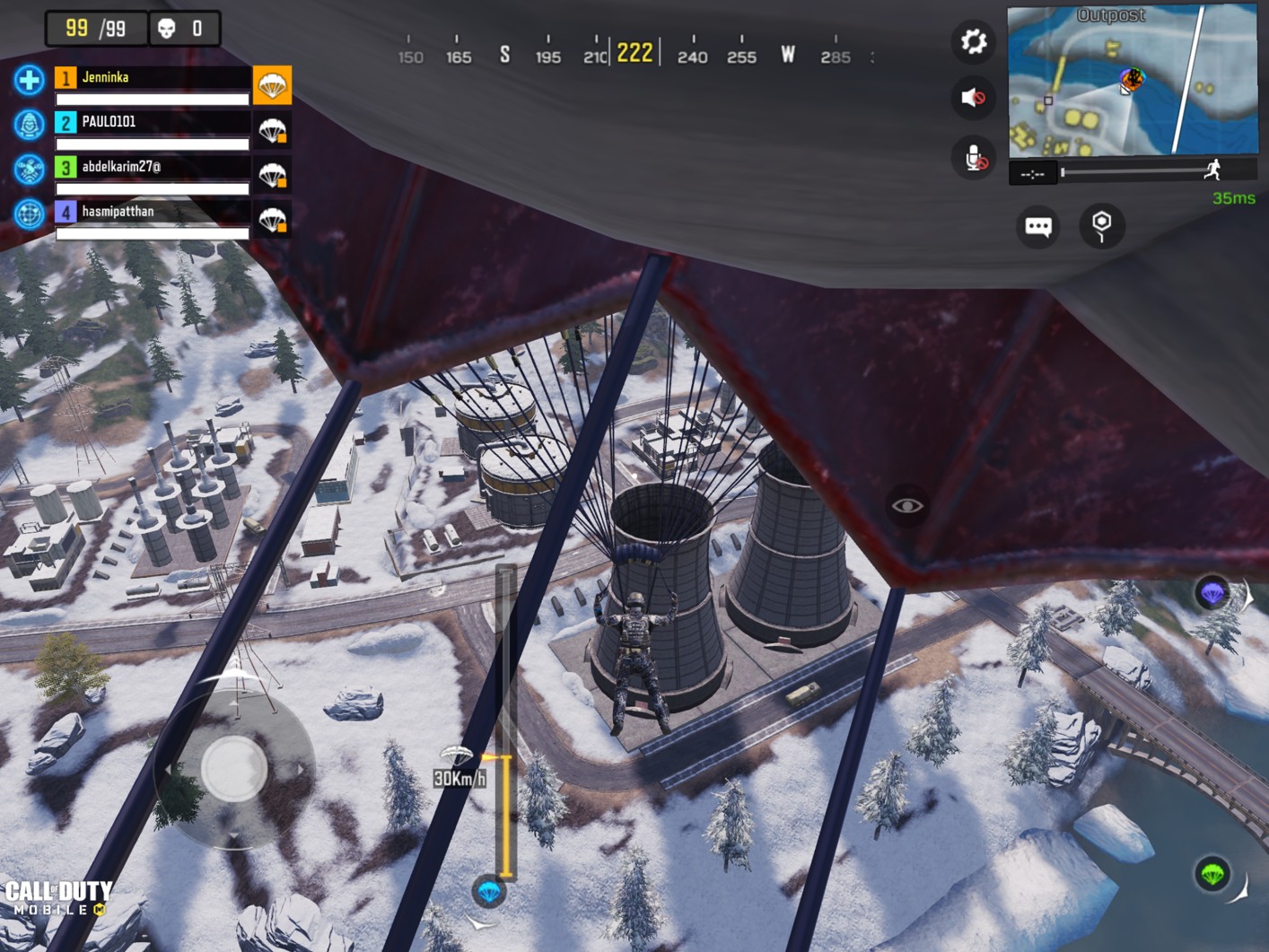Select teammate Jenninka in squad list
Image resolution: width=1269 pixels, height=952 pixels.
coord(153,78)
